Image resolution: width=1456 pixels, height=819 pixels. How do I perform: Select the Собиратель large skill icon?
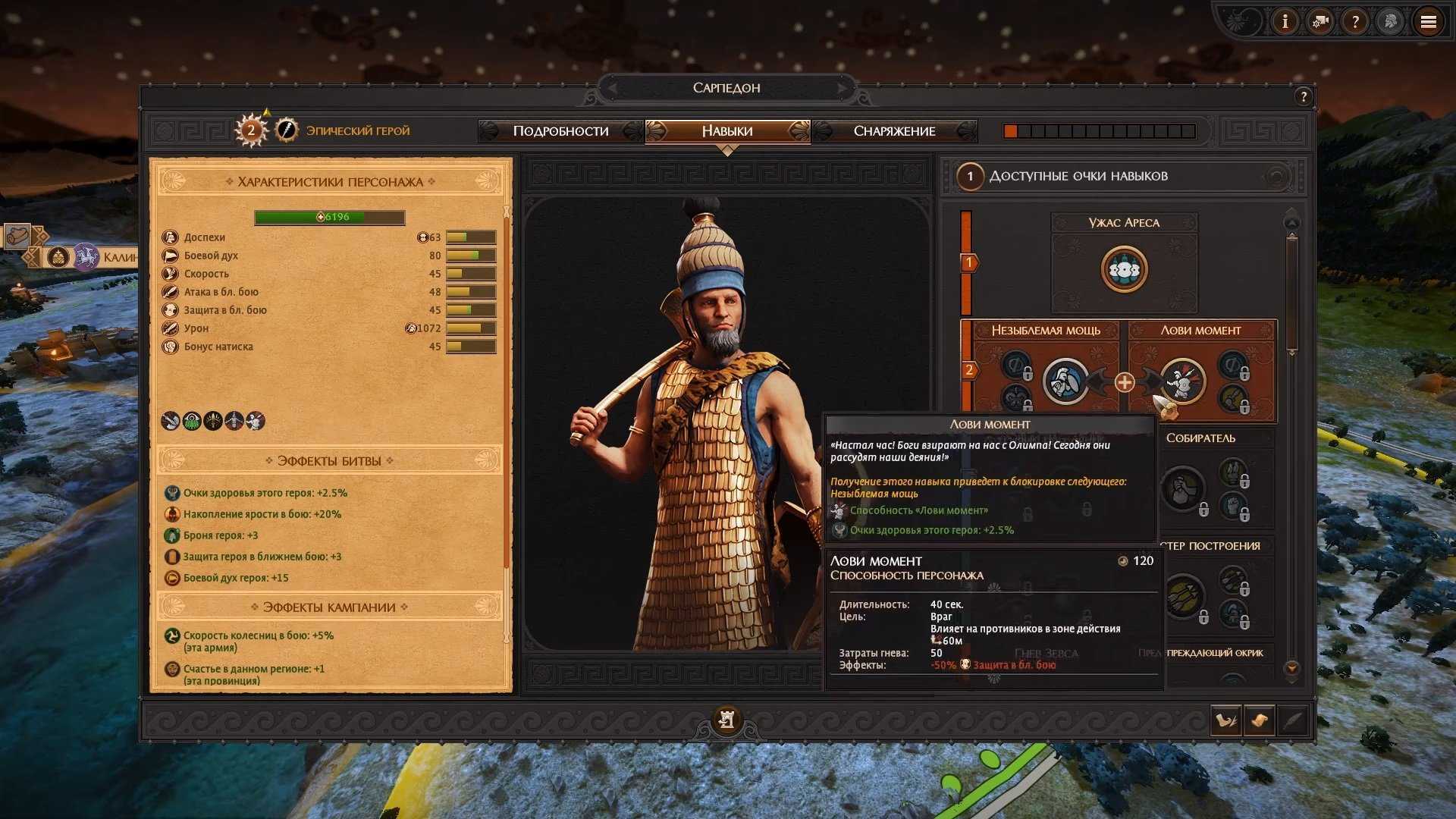(x=1182, y=489)
